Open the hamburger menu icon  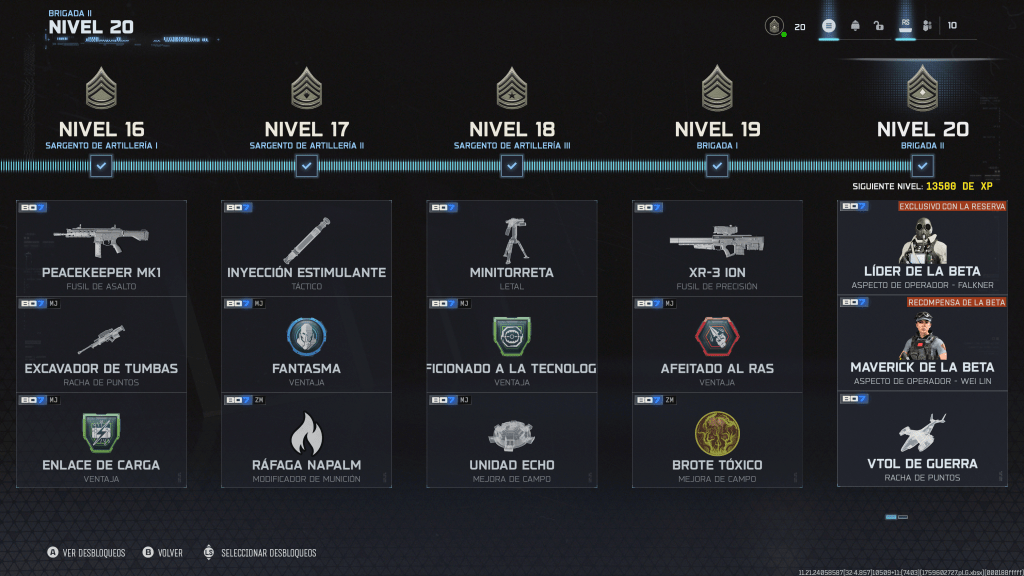coord(829,26)
